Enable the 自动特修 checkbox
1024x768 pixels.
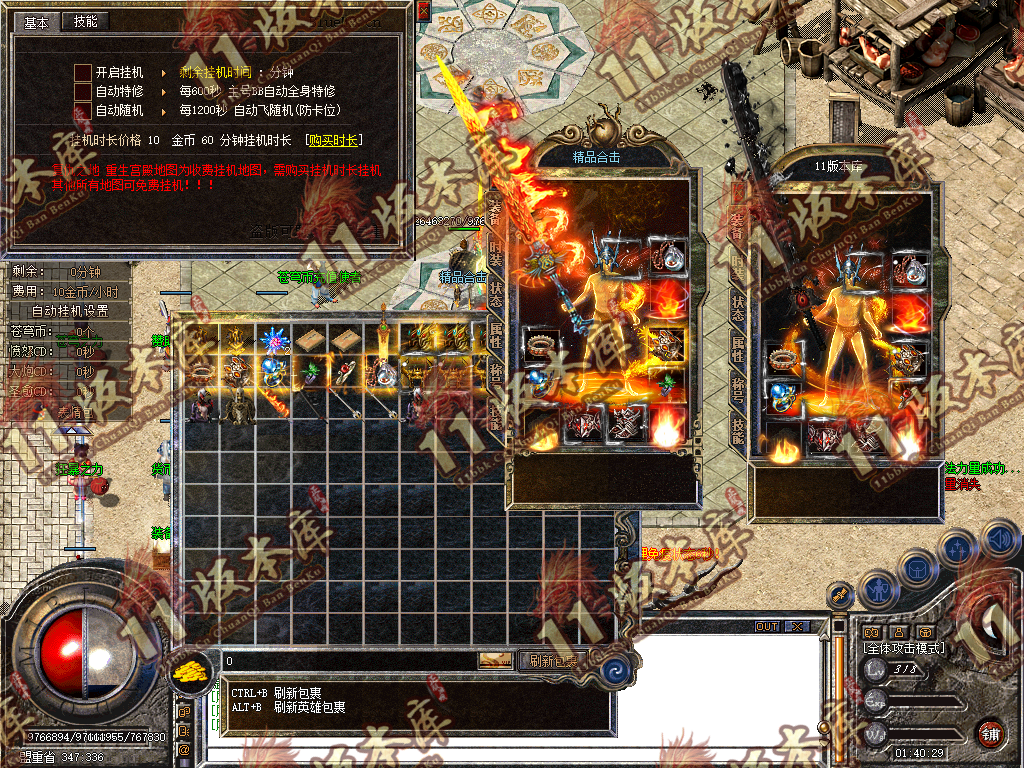tap(83, 91)
